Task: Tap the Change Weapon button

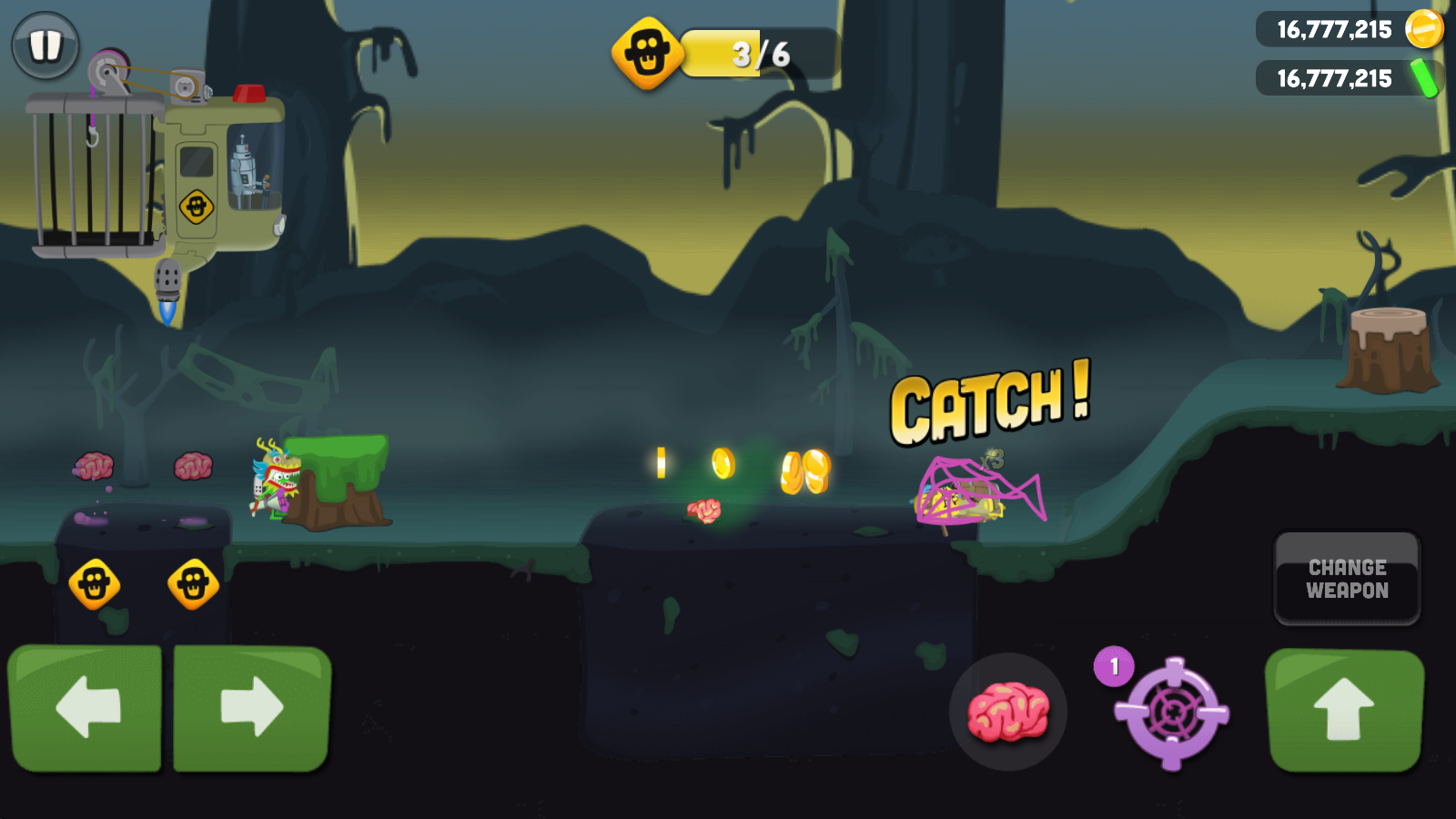Action: click(1347, 579)
